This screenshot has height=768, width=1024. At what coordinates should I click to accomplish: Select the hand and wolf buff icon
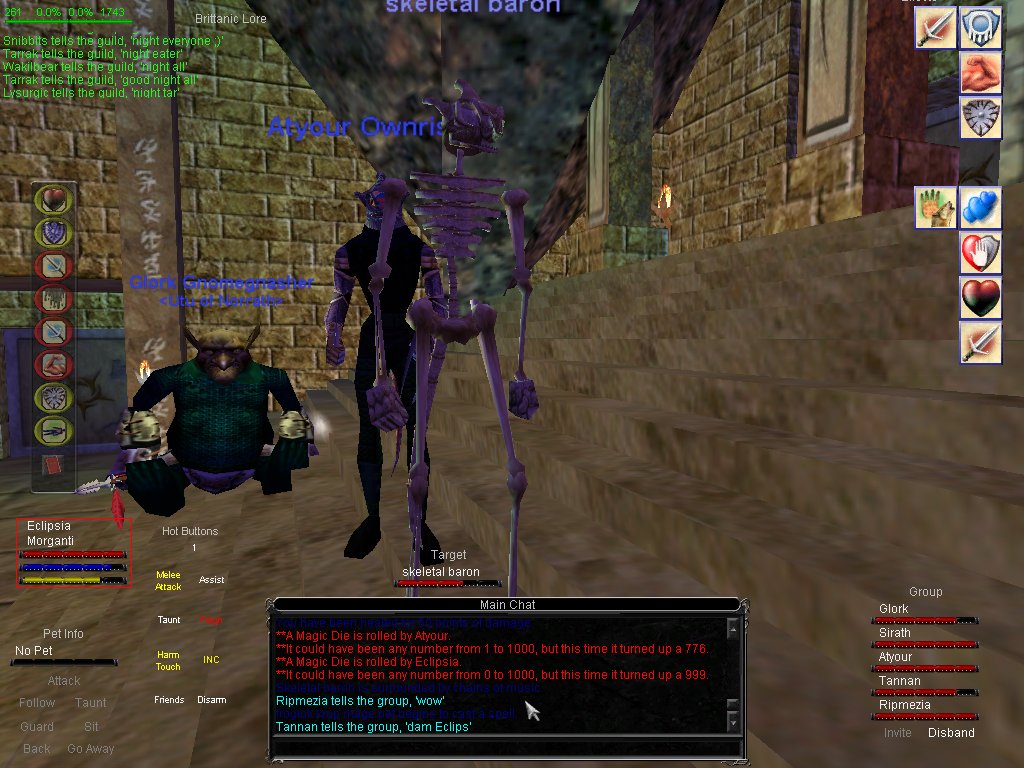tap(936, 208)
